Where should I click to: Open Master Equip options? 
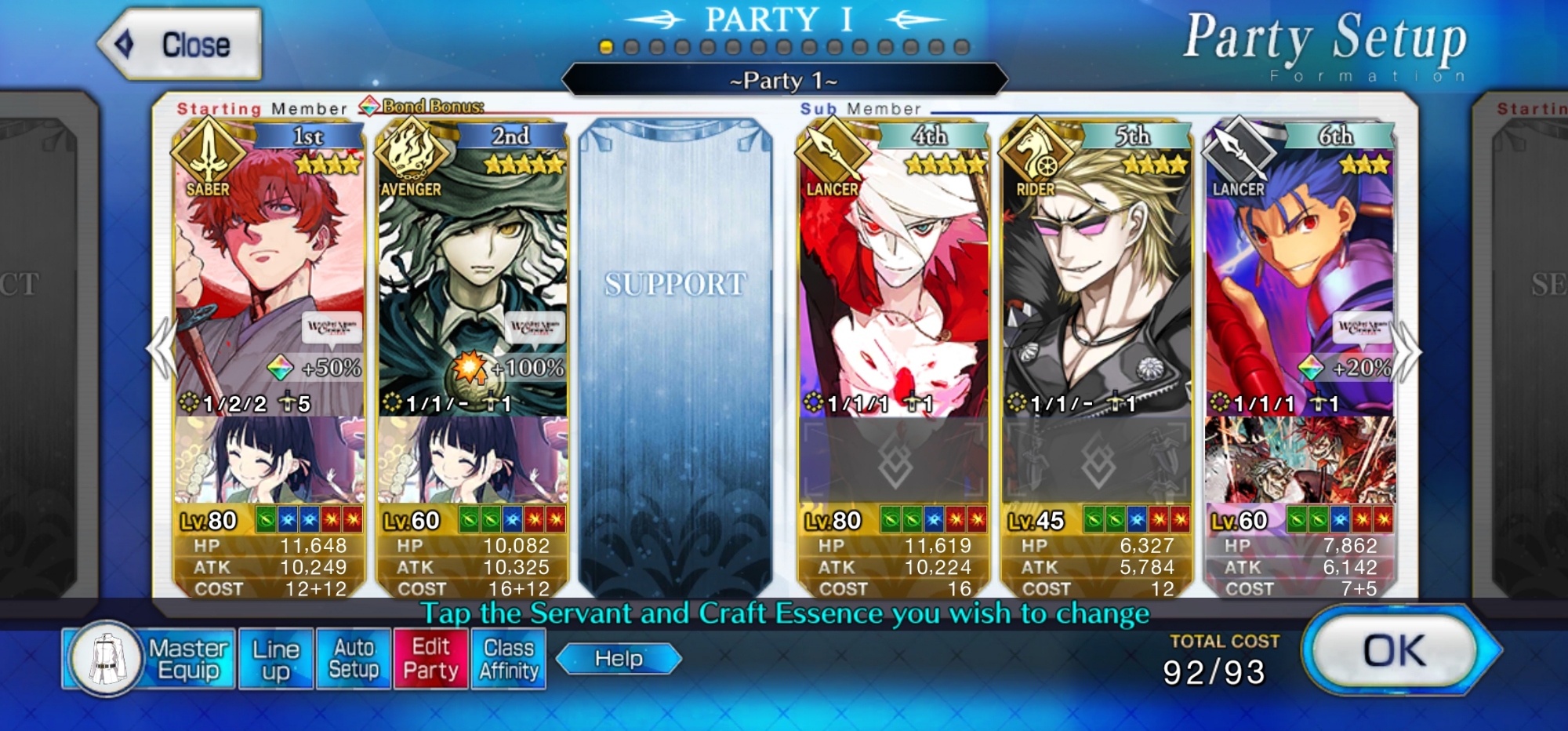(x=149, y=659)
